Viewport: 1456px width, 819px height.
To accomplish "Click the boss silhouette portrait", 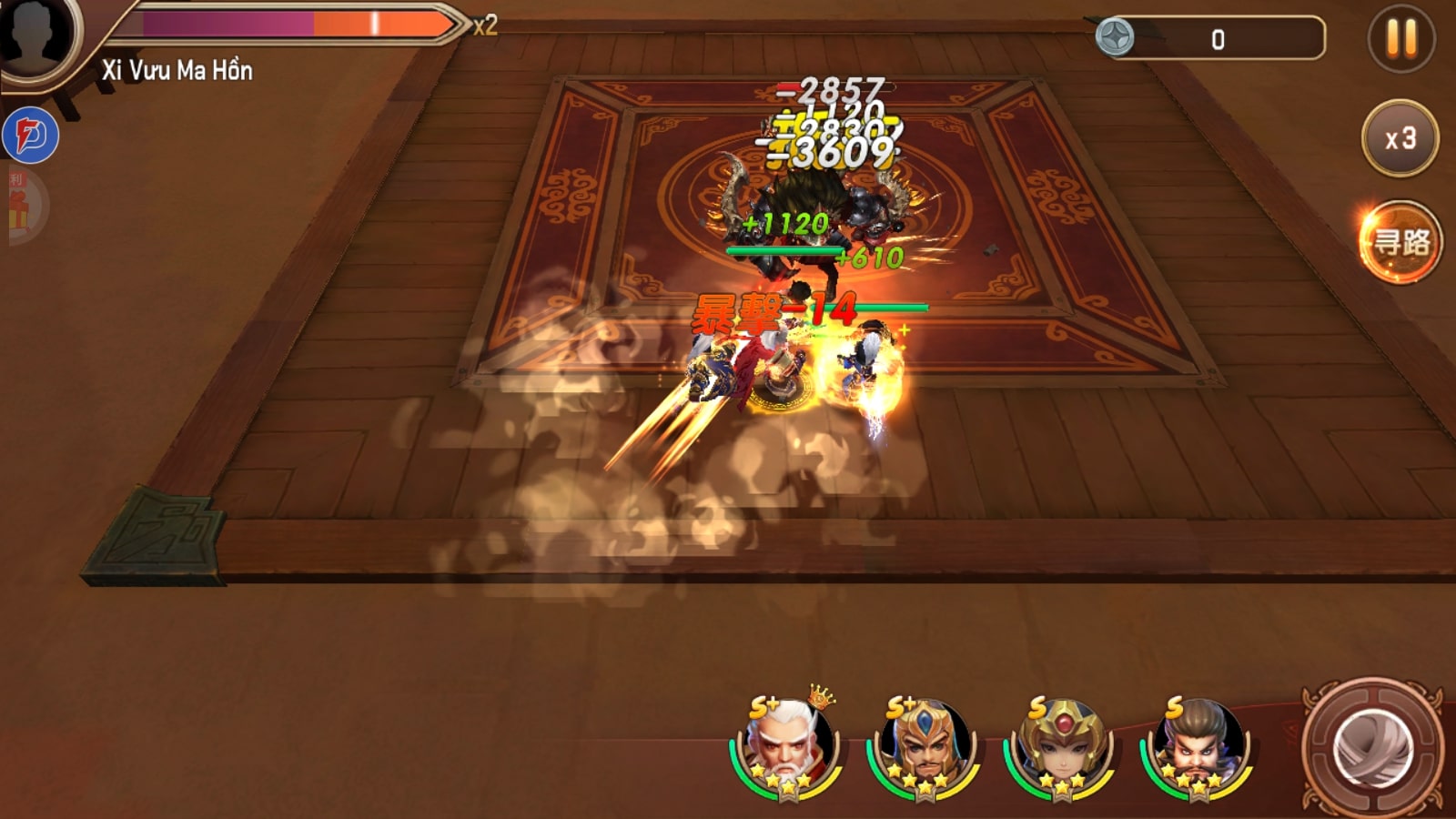I will [x=36, y=35].
